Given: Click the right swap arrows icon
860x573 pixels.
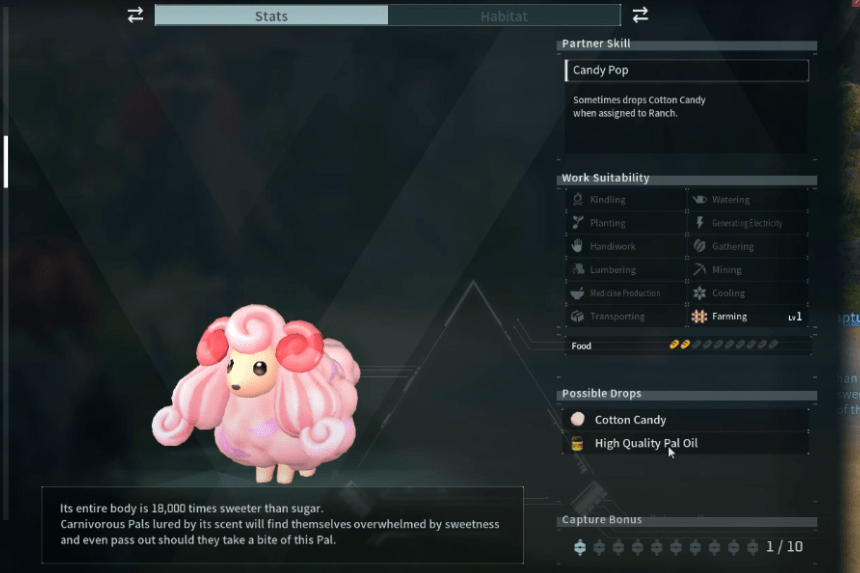Looking at the screenshot, I should [640, 15].
